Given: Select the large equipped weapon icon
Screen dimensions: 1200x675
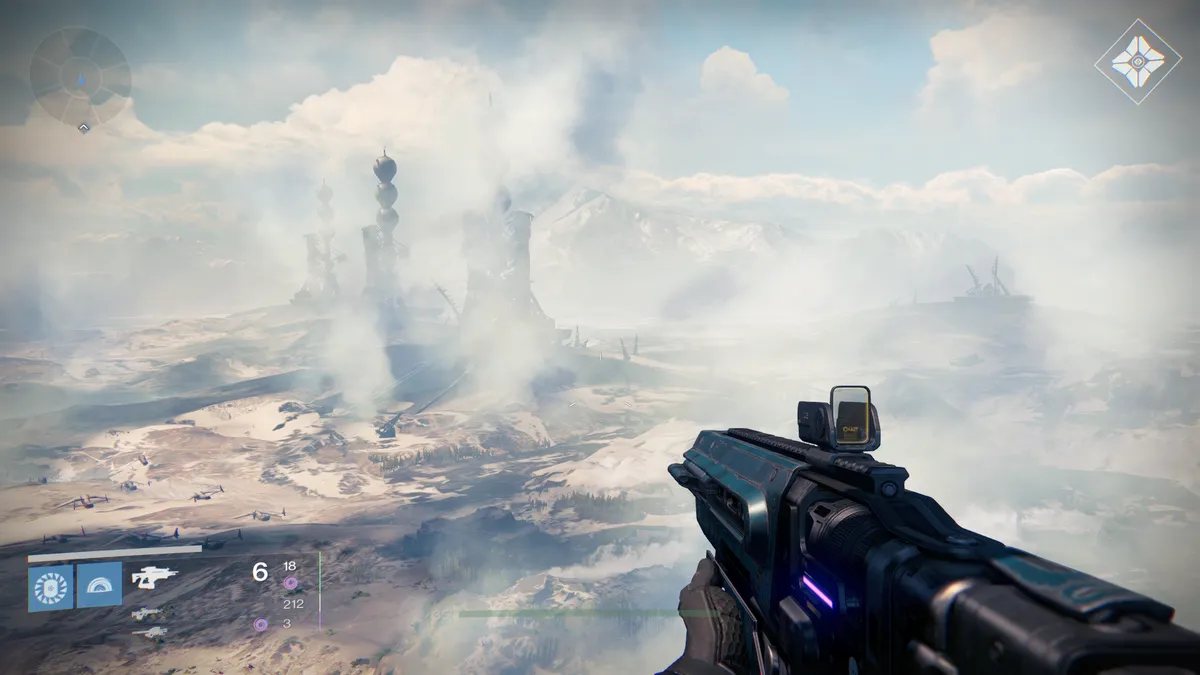Looking at the screenshot, I should coord(154,577).
